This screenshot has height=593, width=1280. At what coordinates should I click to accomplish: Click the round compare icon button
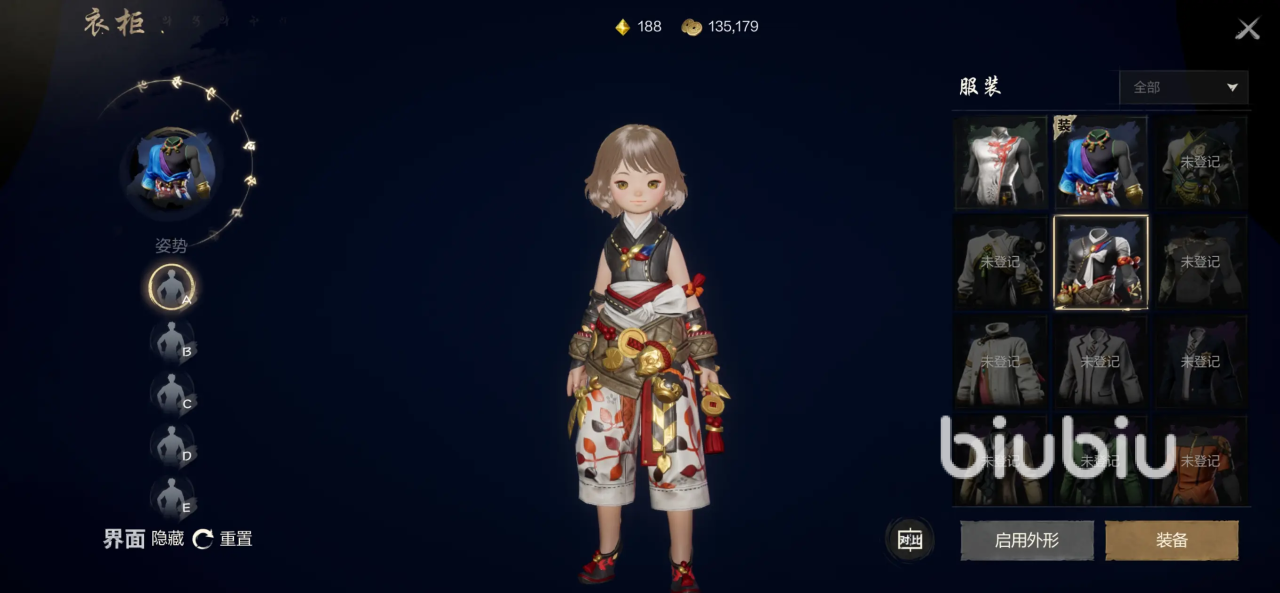(909, 540)
